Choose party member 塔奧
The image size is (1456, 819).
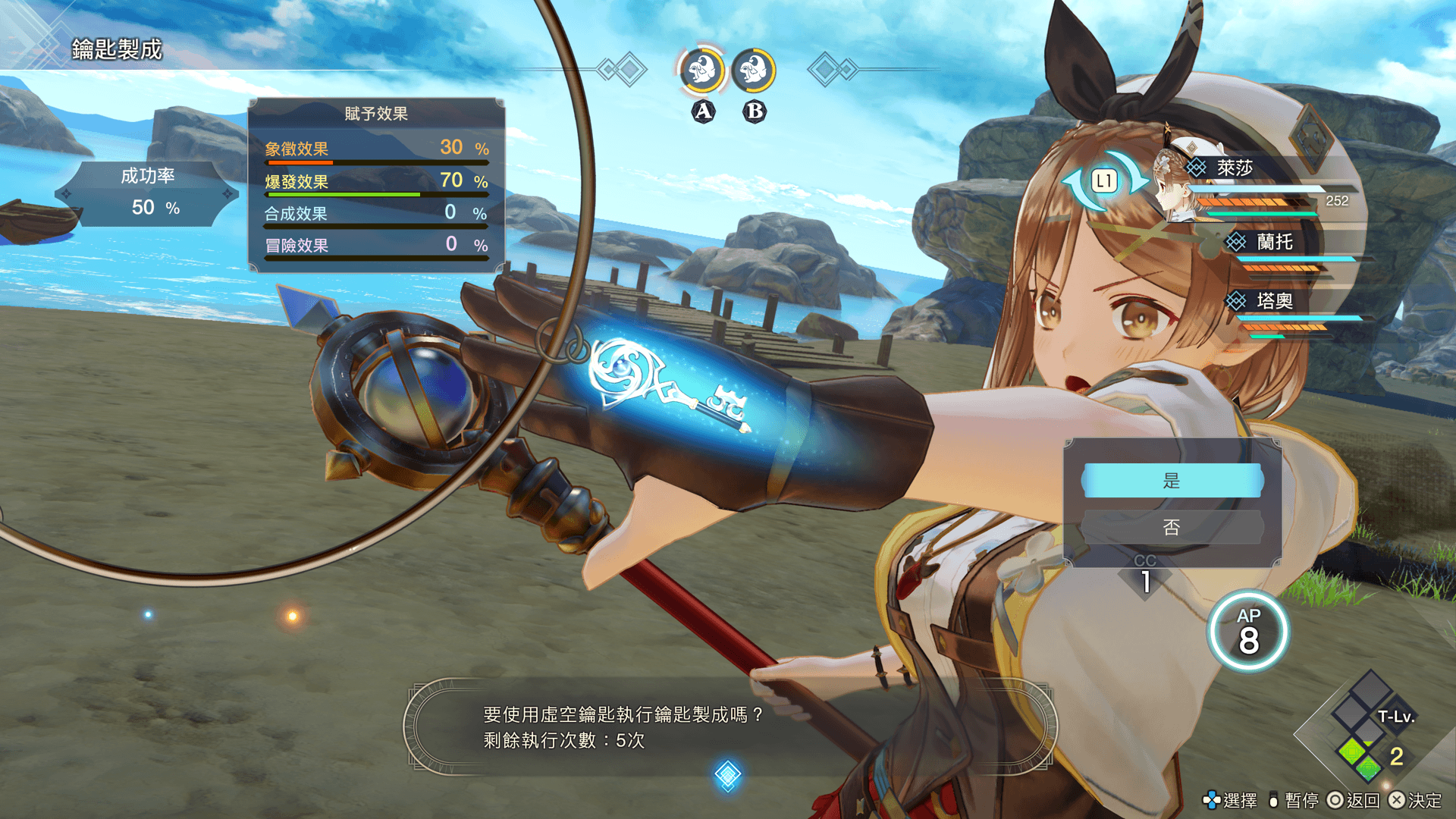point(1274,301)
